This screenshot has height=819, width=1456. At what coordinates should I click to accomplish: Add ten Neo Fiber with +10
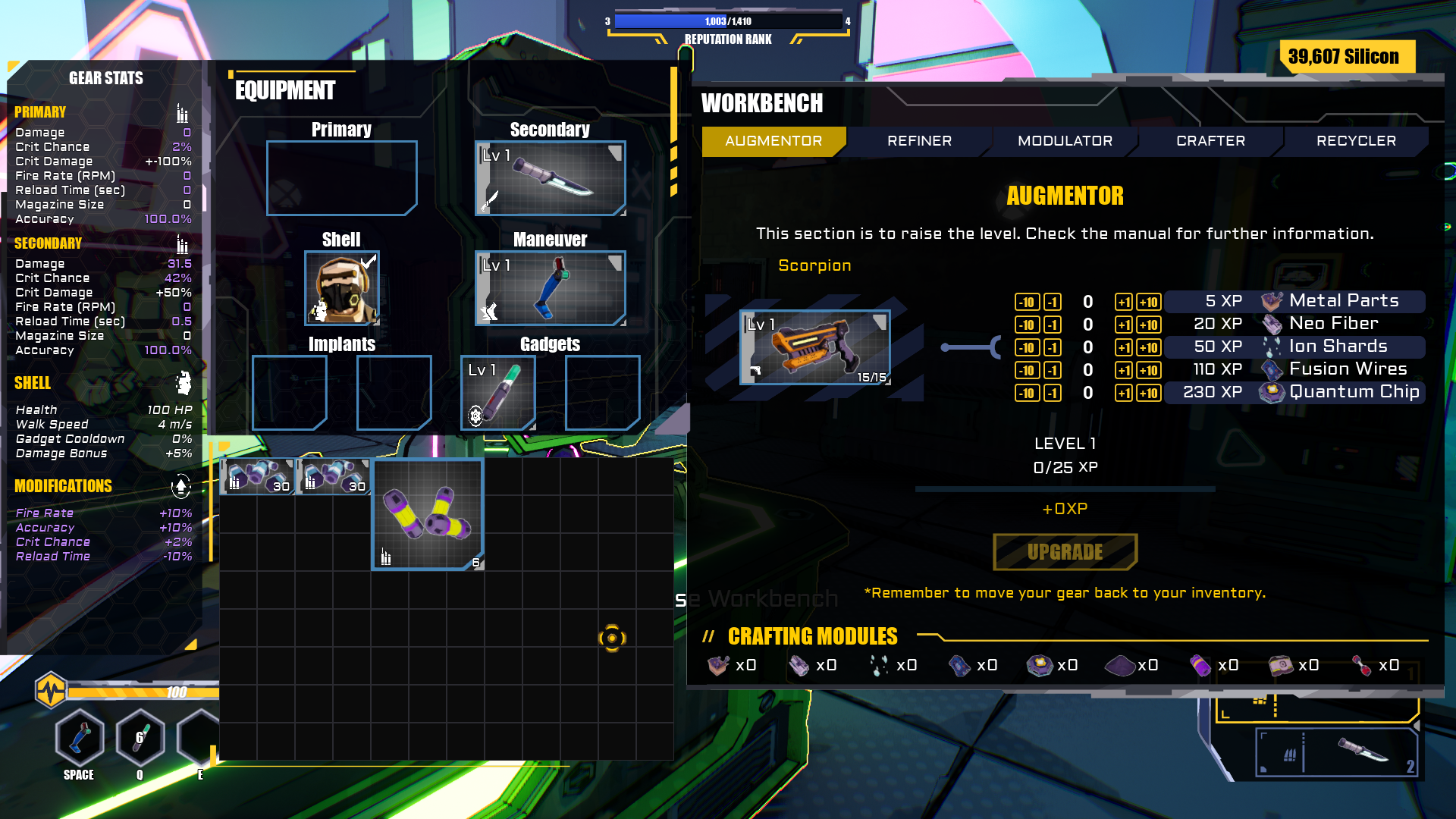[x=1149, y=325]
